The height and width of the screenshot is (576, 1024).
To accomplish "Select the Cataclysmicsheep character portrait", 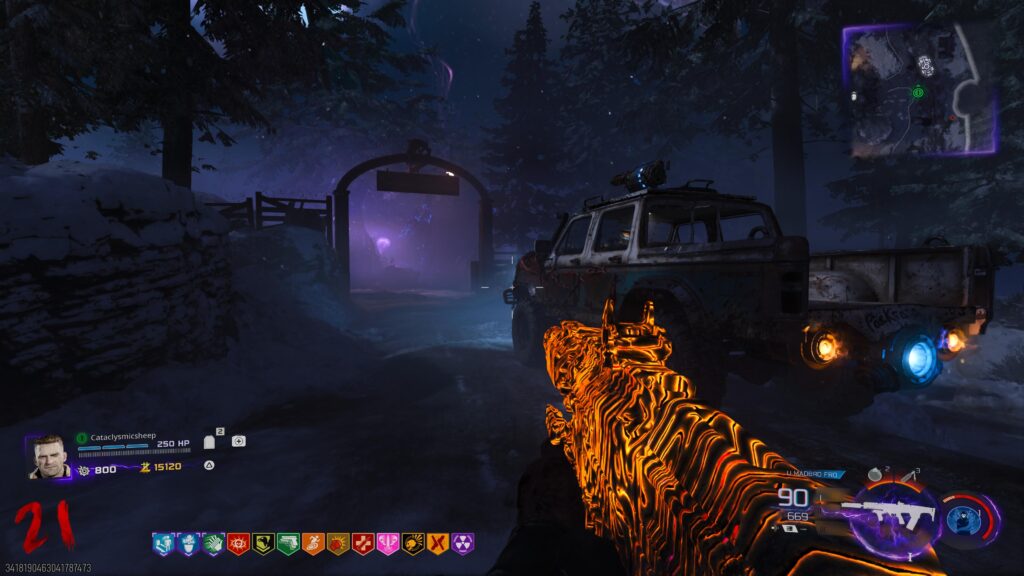I will (49, 458).
